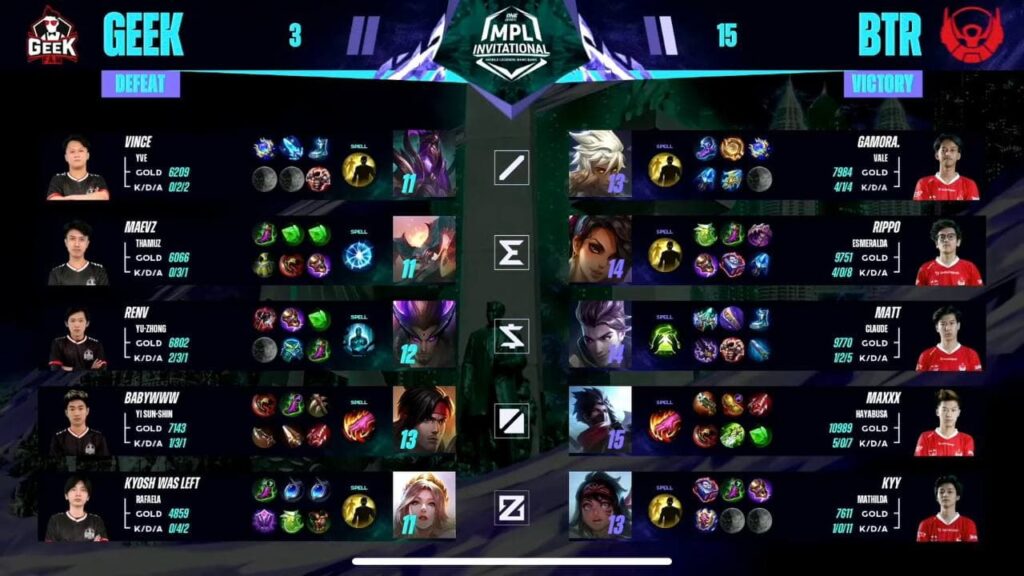Click Matt's green battle spell icon
Image resolution: width=1024 pixels, height=576 pixels.
(x=665, y=340)
